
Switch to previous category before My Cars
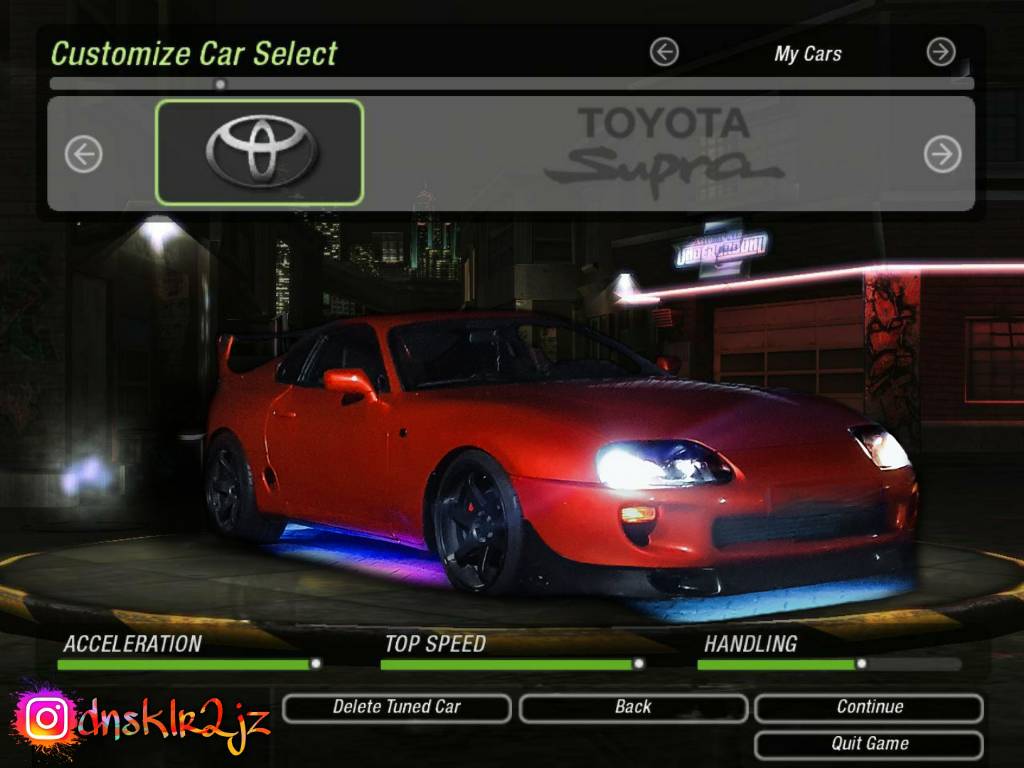coord(664,52)
